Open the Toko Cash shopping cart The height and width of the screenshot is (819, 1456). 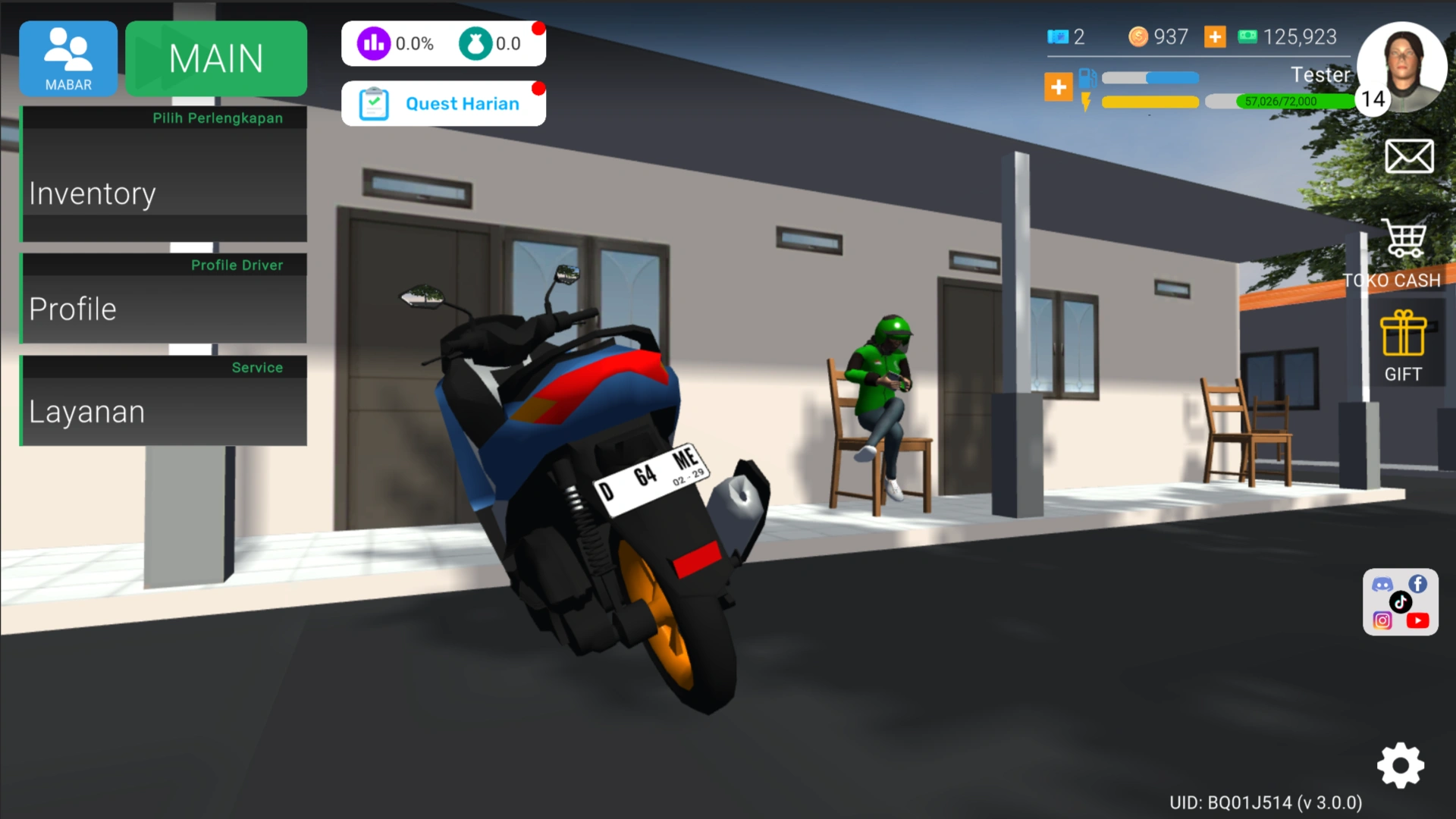[1404, 239]
